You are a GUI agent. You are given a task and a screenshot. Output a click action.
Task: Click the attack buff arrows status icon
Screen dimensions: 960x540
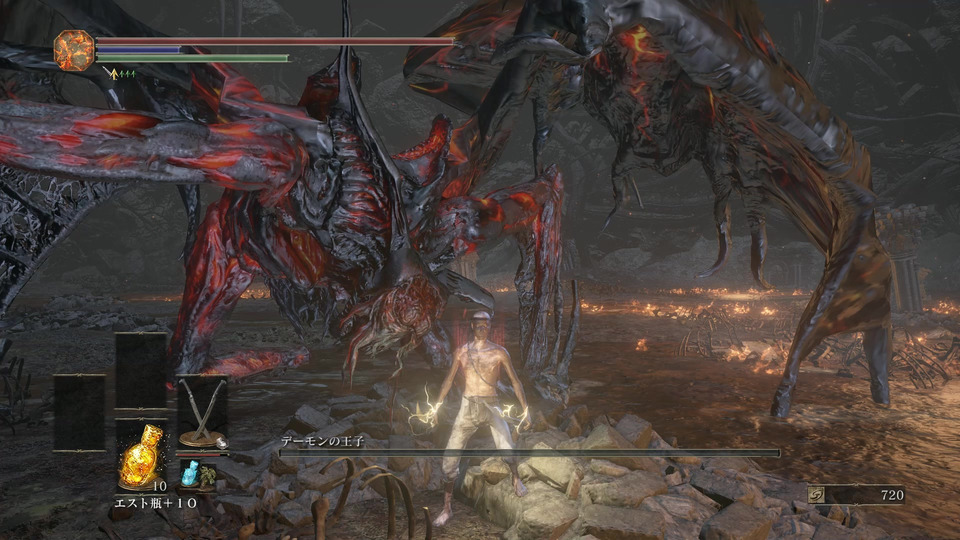point(123,73)
